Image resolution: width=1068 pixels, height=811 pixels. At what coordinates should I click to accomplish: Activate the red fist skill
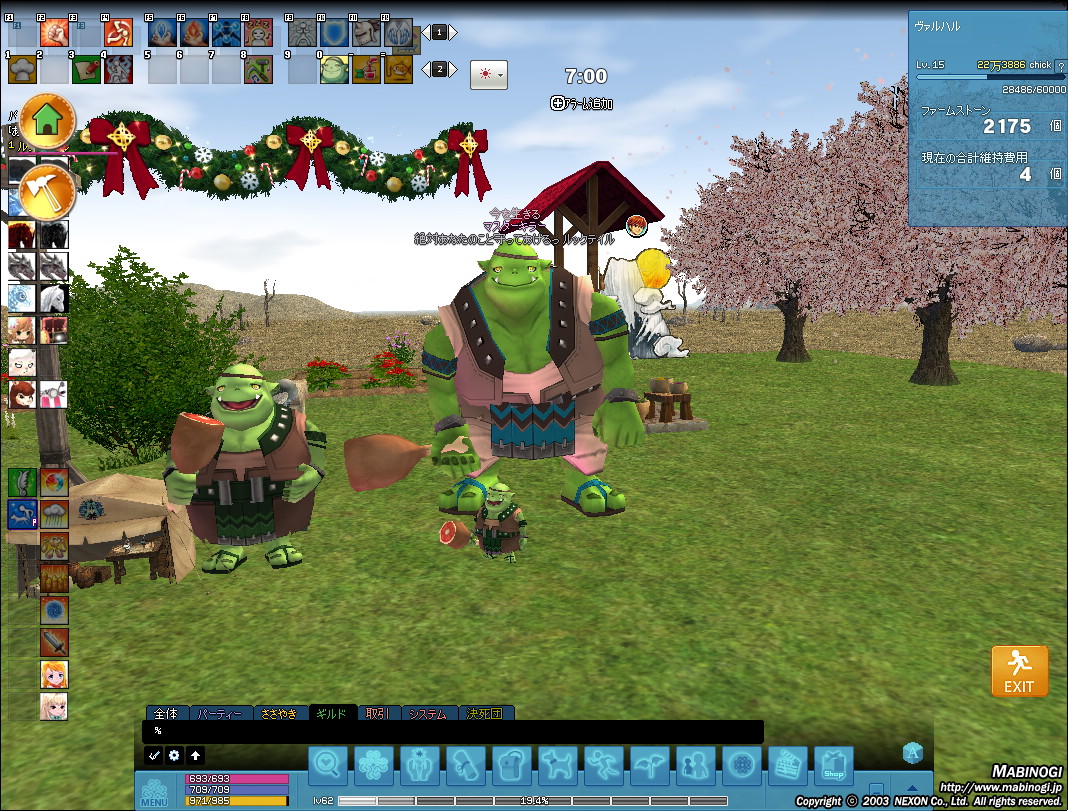pyautogui.click(x=54, y=33)
